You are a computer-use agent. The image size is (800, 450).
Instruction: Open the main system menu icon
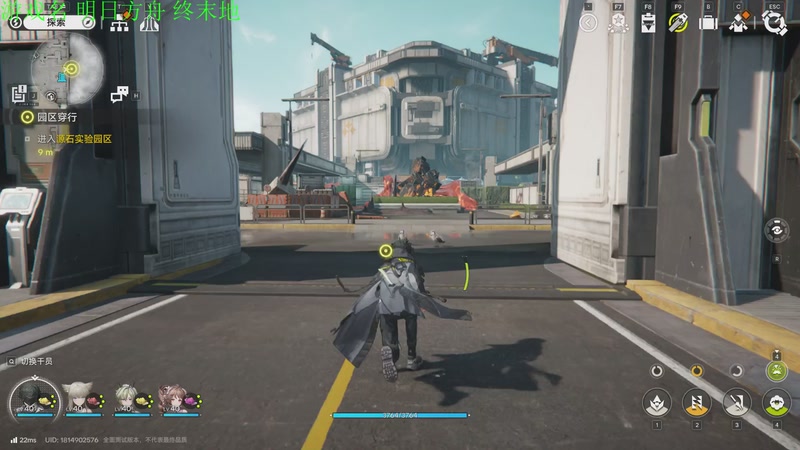[x=774, y=23]
